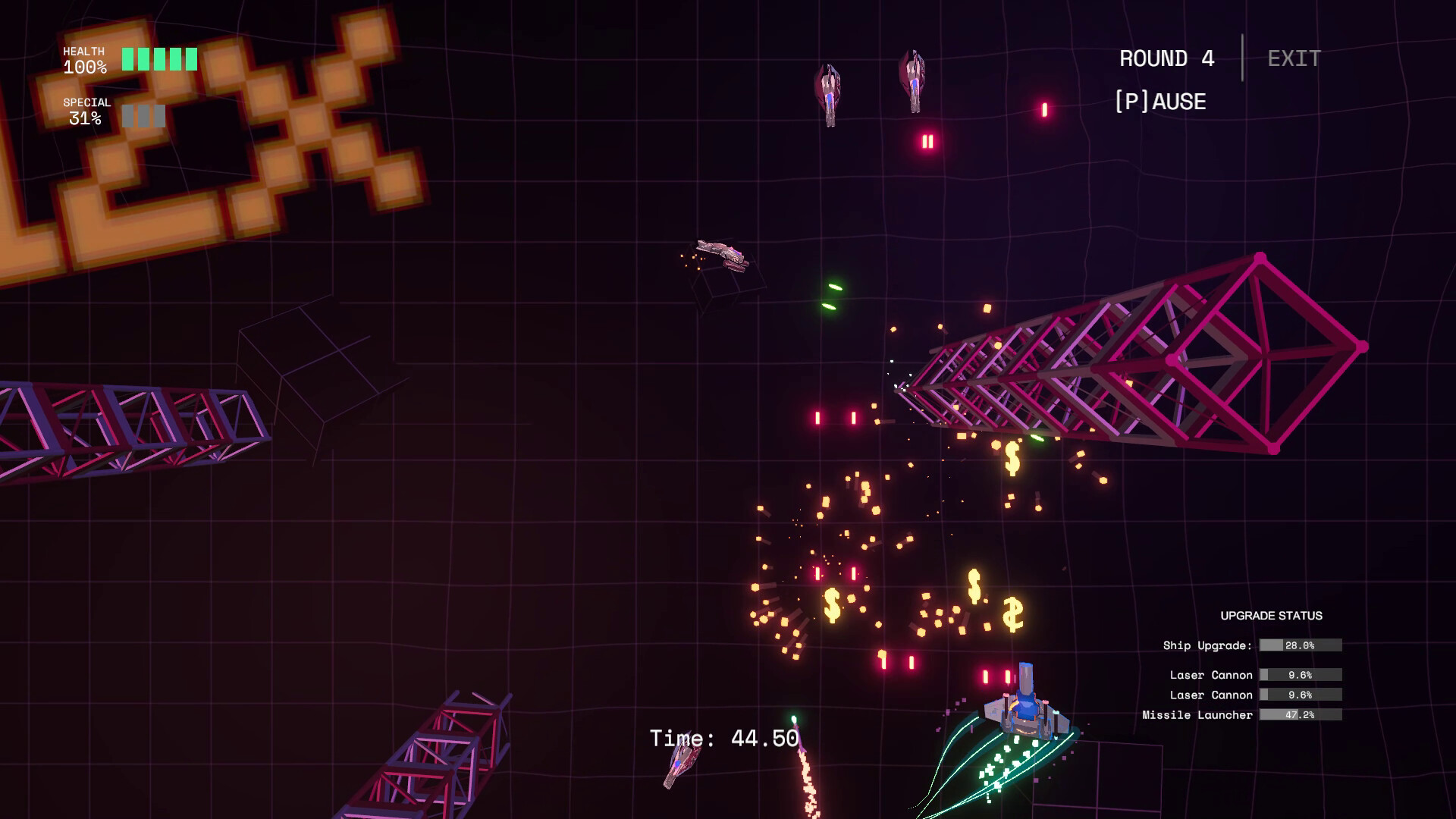Open the Ship Upgrade entry

pyautogui.click(x=1207, y=645)
